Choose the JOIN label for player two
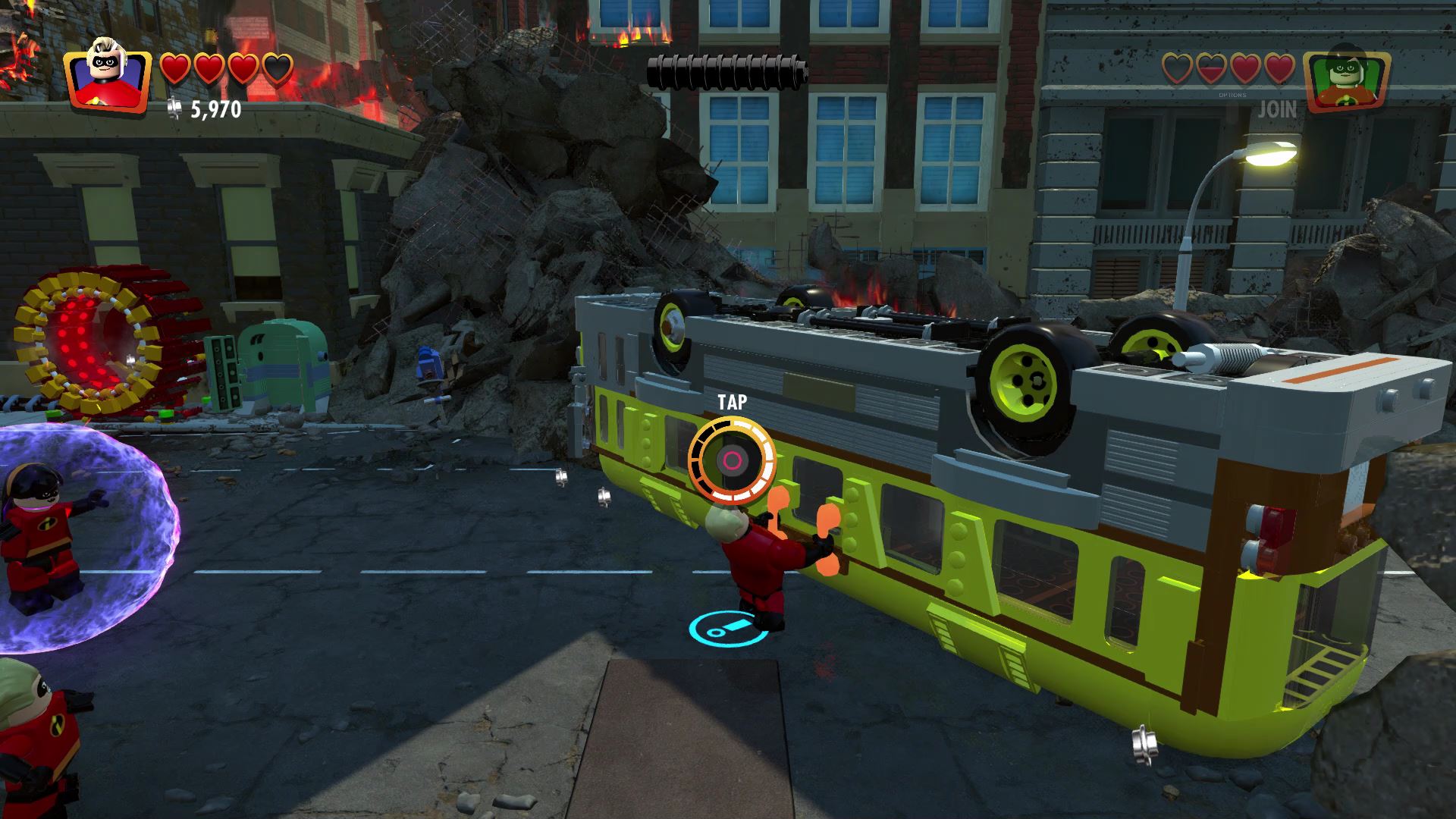1456x819 pixels. pyautogui.click(x=1277, y=110)
